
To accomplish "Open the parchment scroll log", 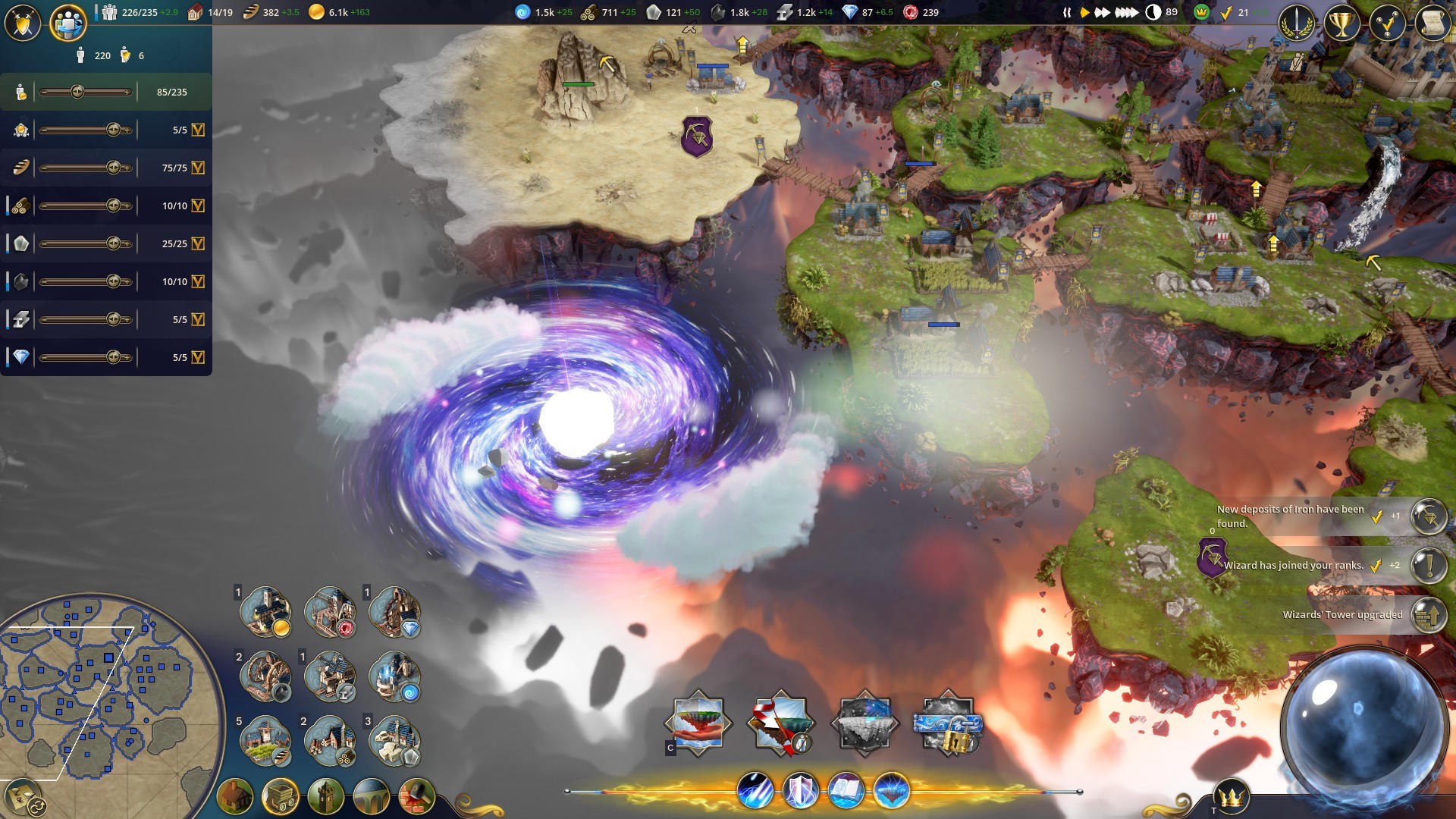I will (x=1432, y=24).
